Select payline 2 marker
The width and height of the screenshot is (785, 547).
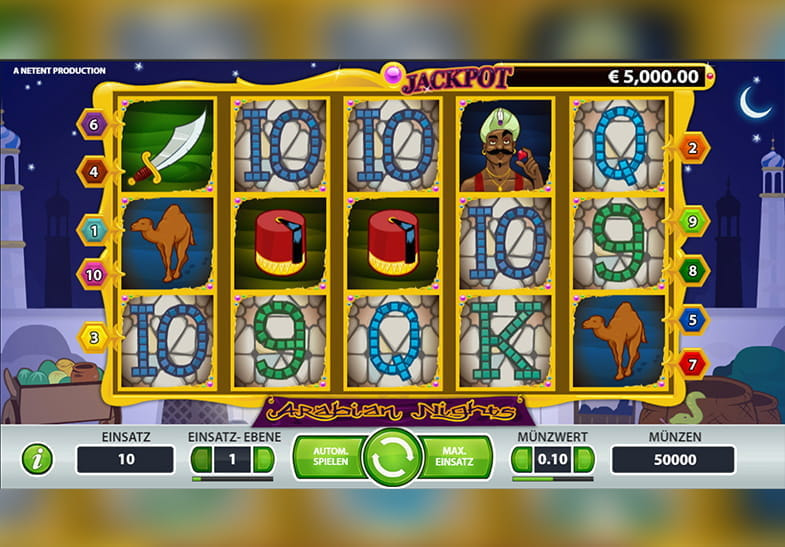[693, 148]
